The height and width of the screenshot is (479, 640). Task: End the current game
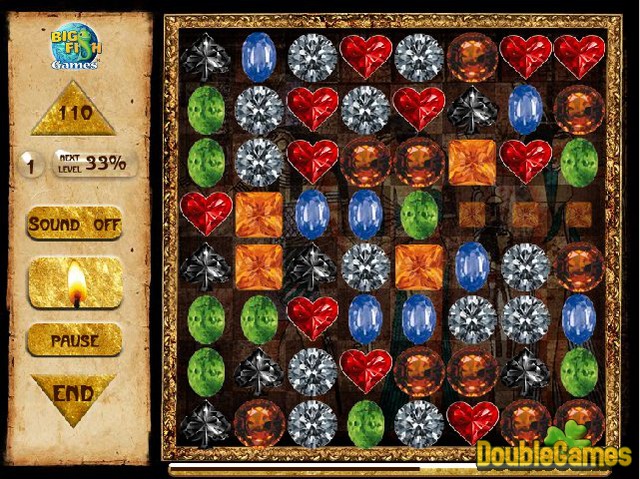(74, 394)
